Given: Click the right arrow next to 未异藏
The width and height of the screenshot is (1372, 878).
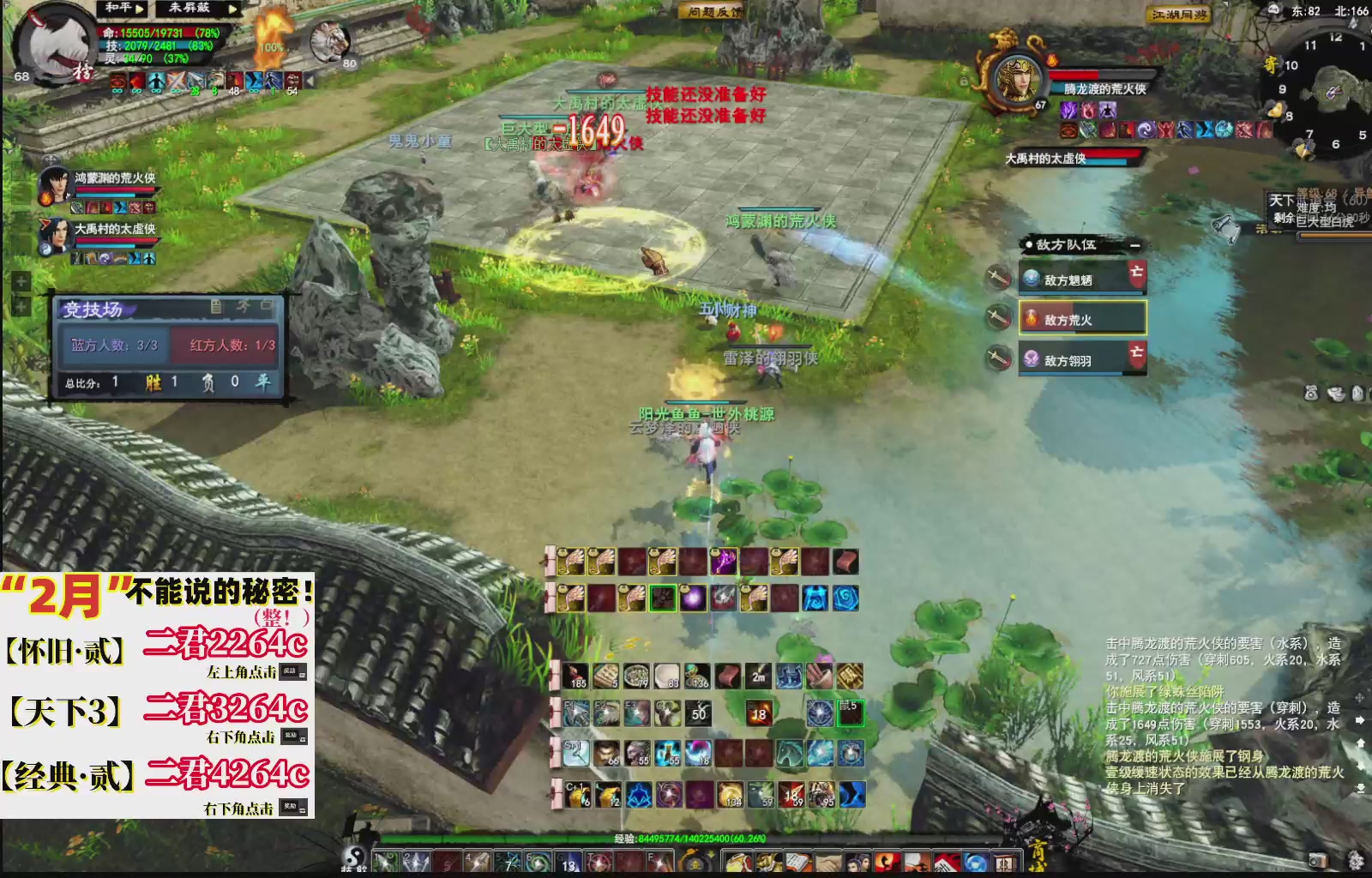Looking at the screenshot, I should coord(232,9).
